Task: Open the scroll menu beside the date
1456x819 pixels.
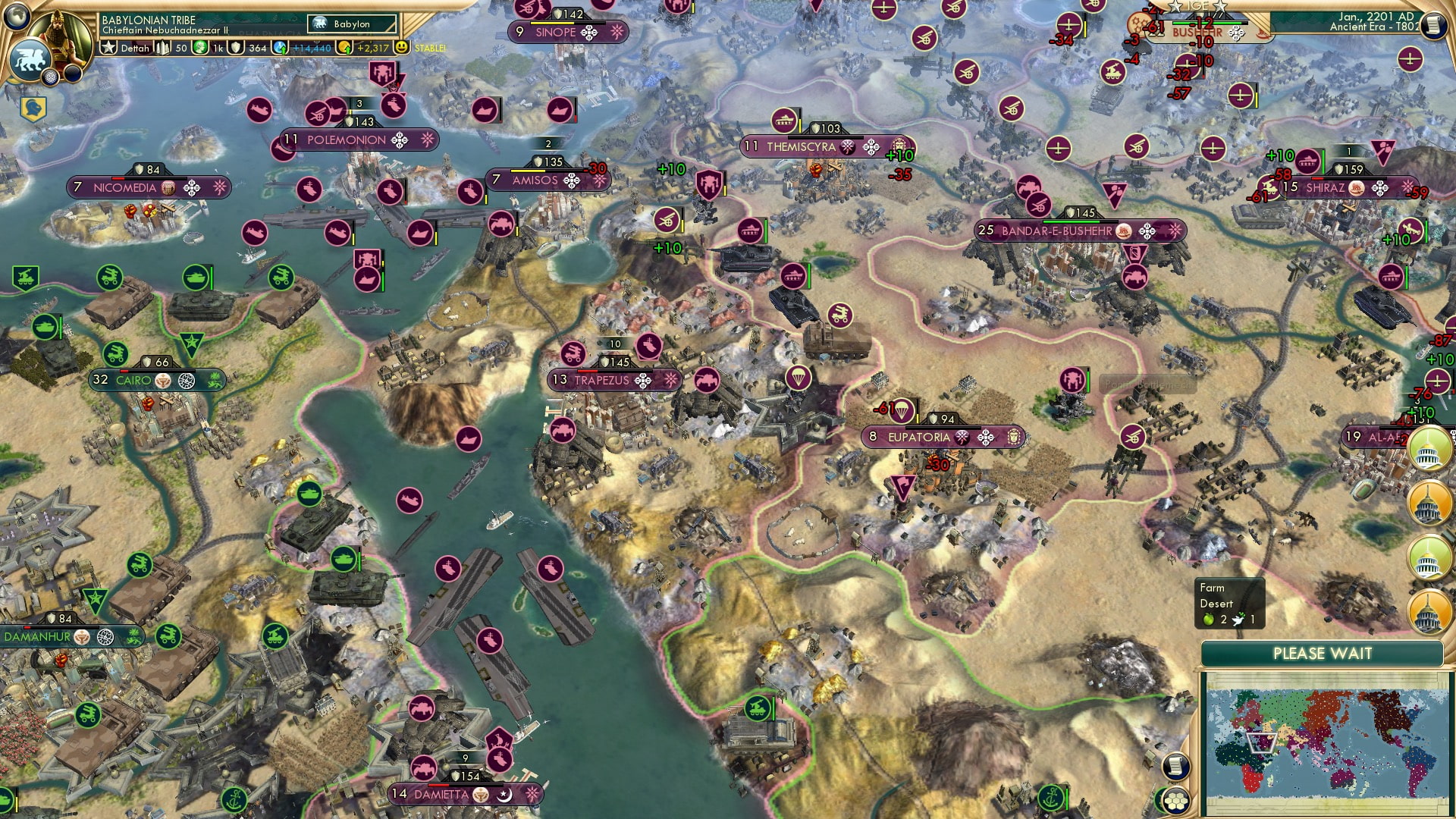Action: (1432, 25)
